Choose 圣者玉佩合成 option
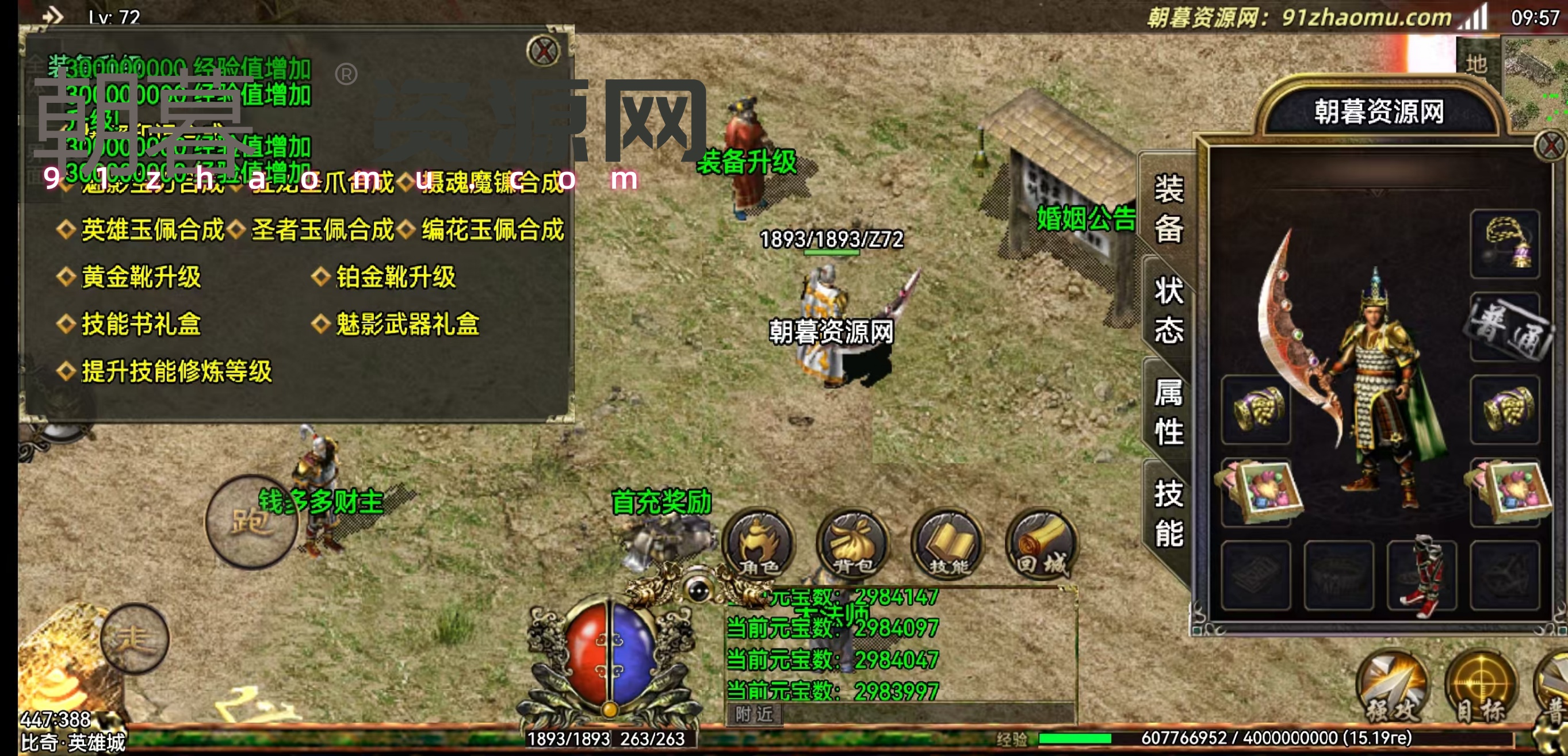 point(322,230)
